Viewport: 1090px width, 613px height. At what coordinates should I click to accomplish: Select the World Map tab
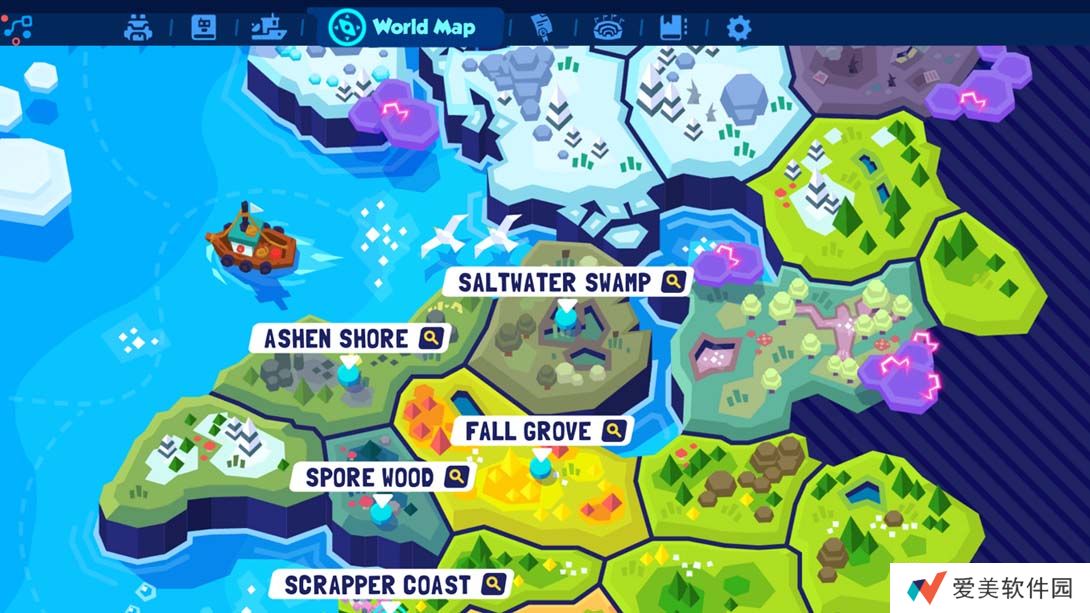[404, 27]
